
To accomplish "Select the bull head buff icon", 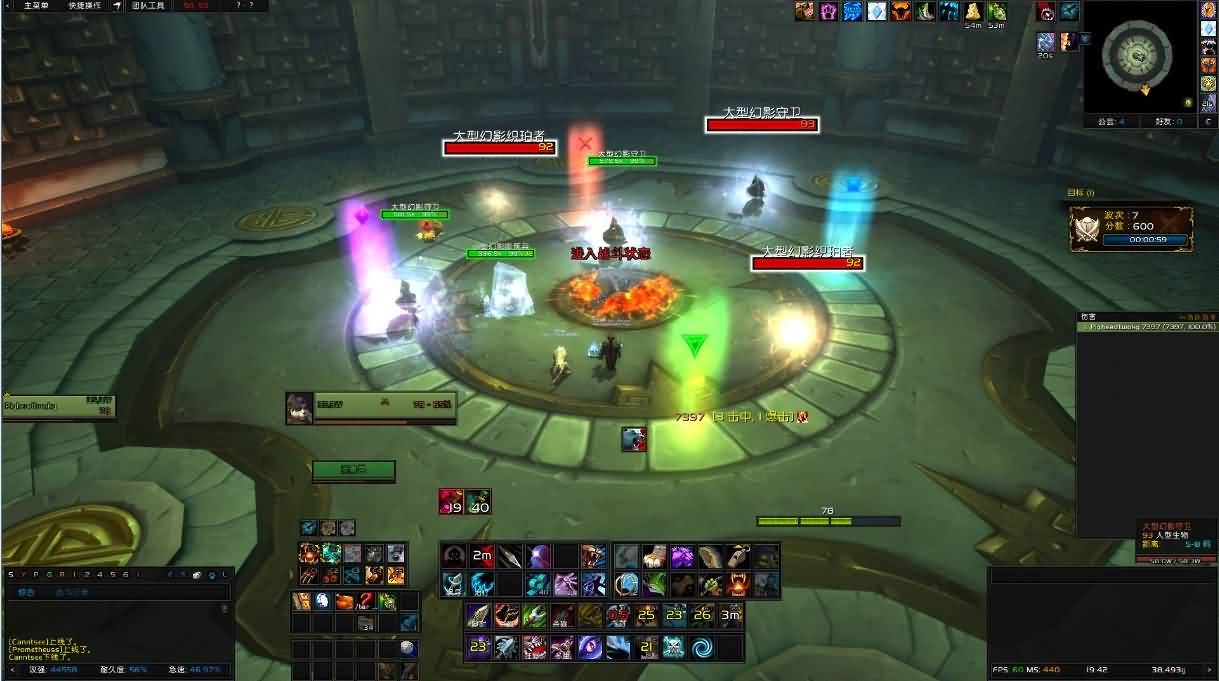I will tap(900, 12).
